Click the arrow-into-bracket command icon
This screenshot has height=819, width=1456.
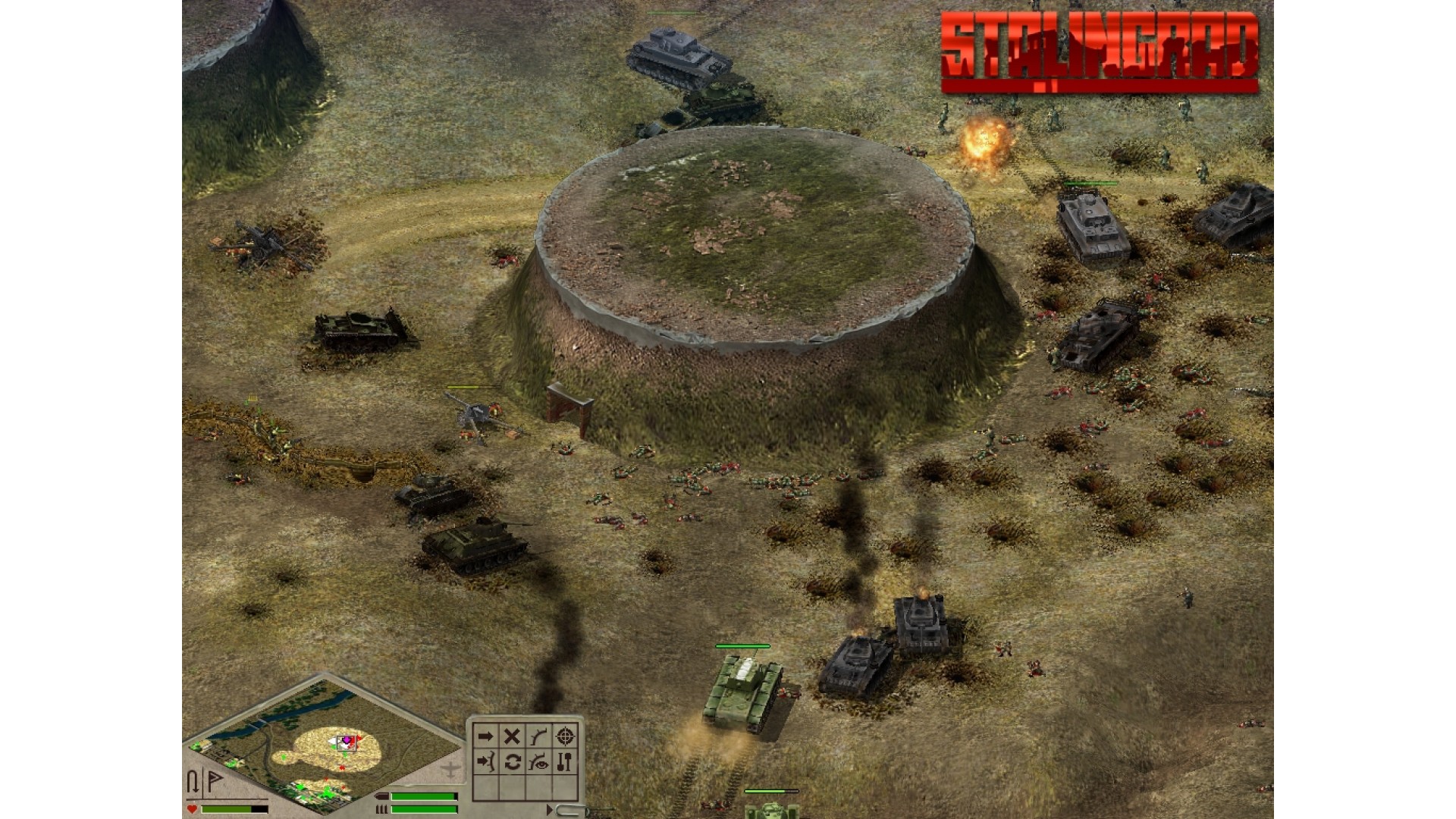(x=485, y=762)
